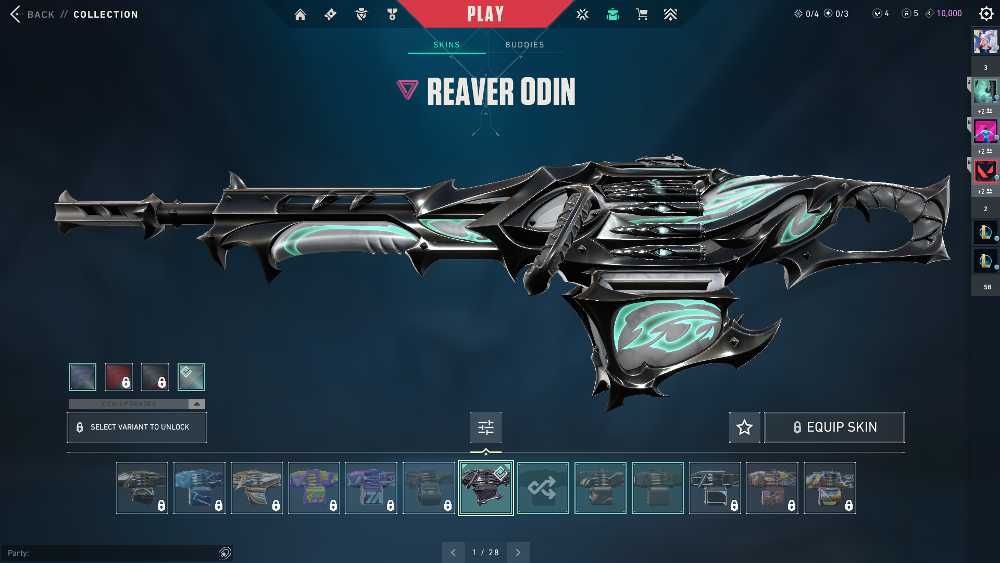Go to the previous skin page arrow
This screenshot has height=563, width=1000.
pyautogui.click(x=453, y=552)
